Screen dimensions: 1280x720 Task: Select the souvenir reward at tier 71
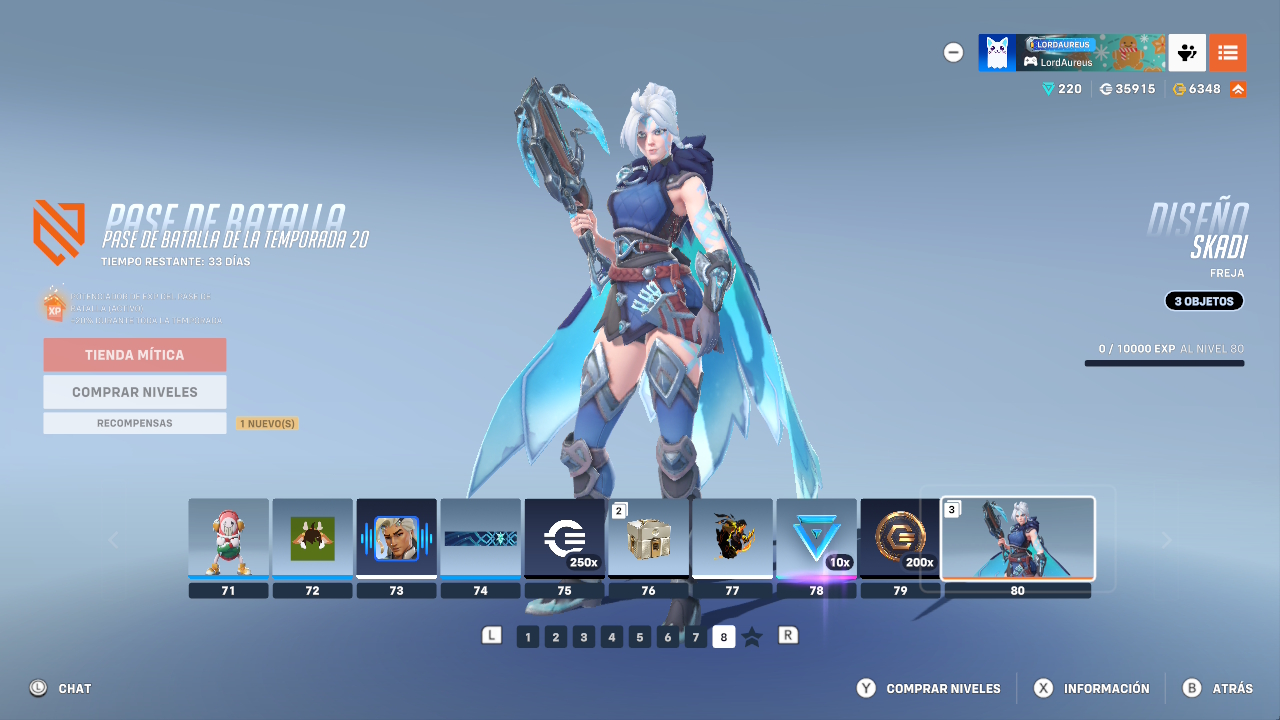click(x=228, y=540)
